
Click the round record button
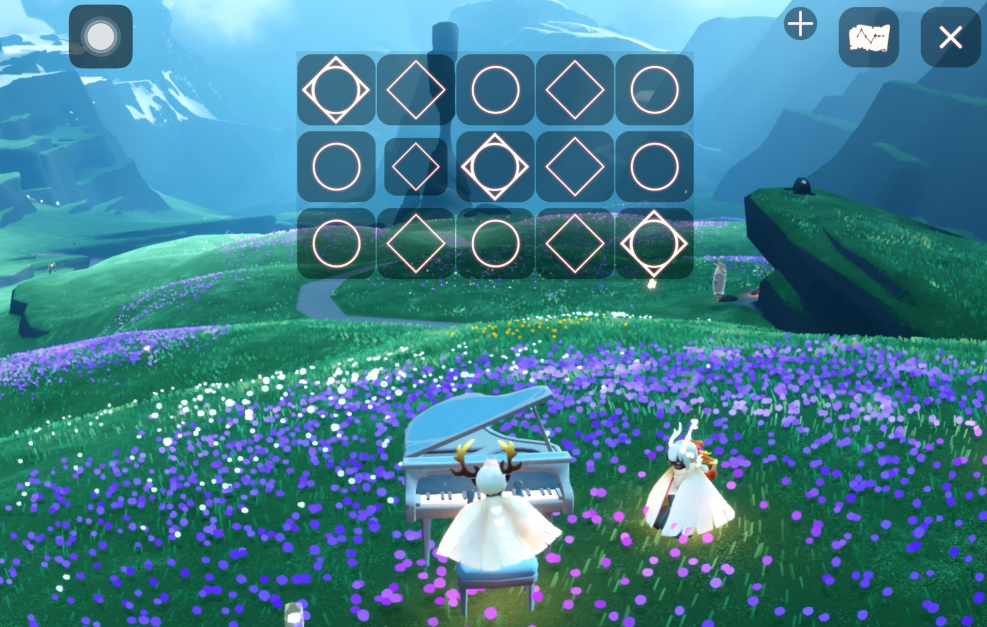pos(100,37)
